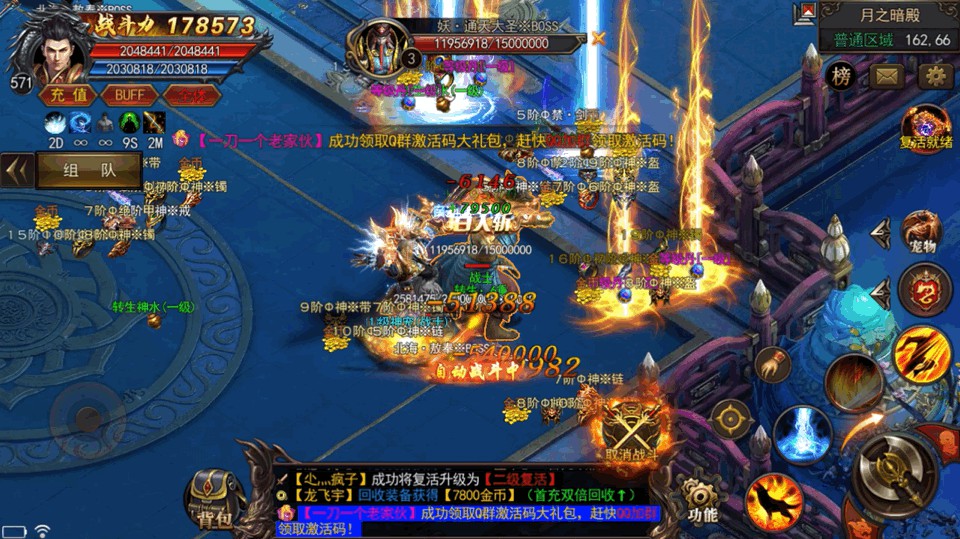Image resolution: width=960 pixels, height=539 pixels.
Task: Open the 组队 team panel
Action: coord(90,170)
